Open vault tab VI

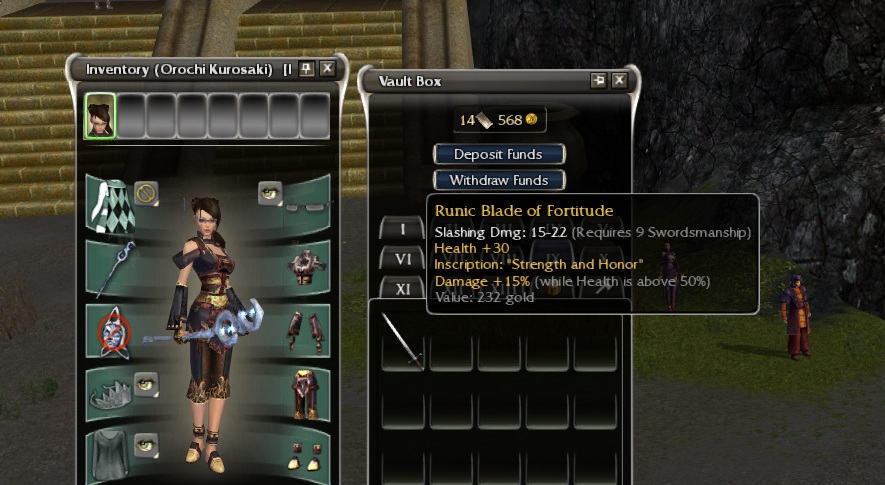tap(403, 258)
